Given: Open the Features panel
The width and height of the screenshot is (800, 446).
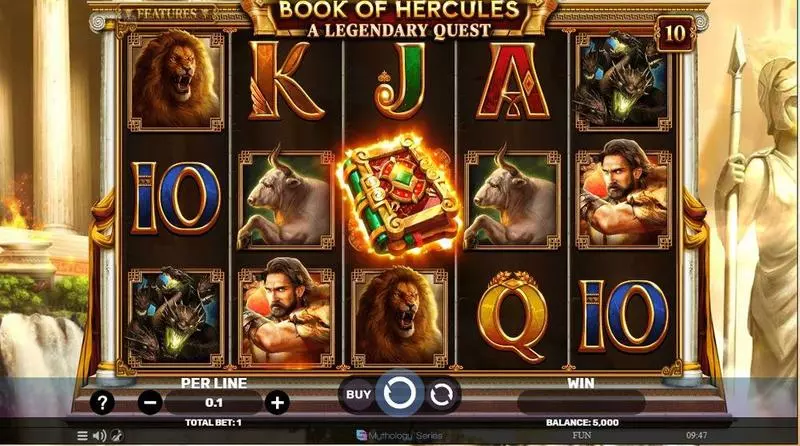Looking at the screenshot, I should click(x=166, y=14).
